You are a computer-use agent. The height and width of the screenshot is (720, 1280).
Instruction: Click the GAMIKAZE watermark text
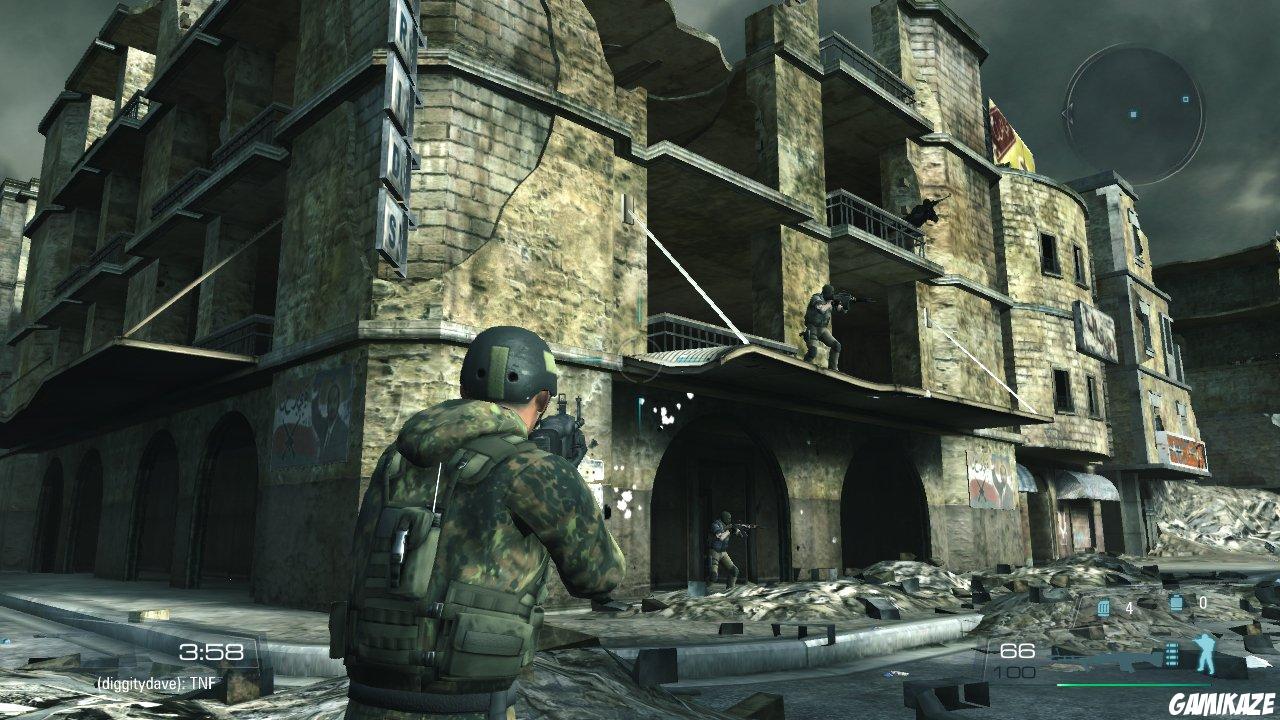click(1223, 703)
